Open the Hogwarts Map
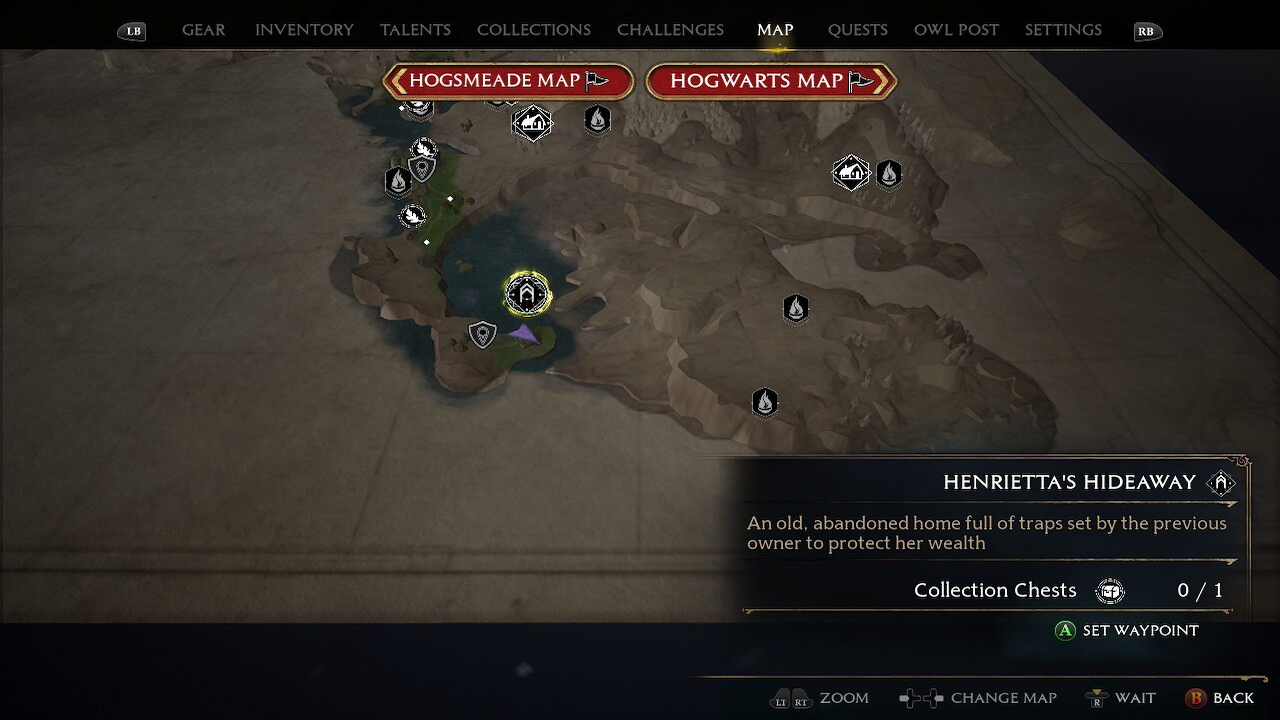 pyautogui.click(x=771, y=81)
